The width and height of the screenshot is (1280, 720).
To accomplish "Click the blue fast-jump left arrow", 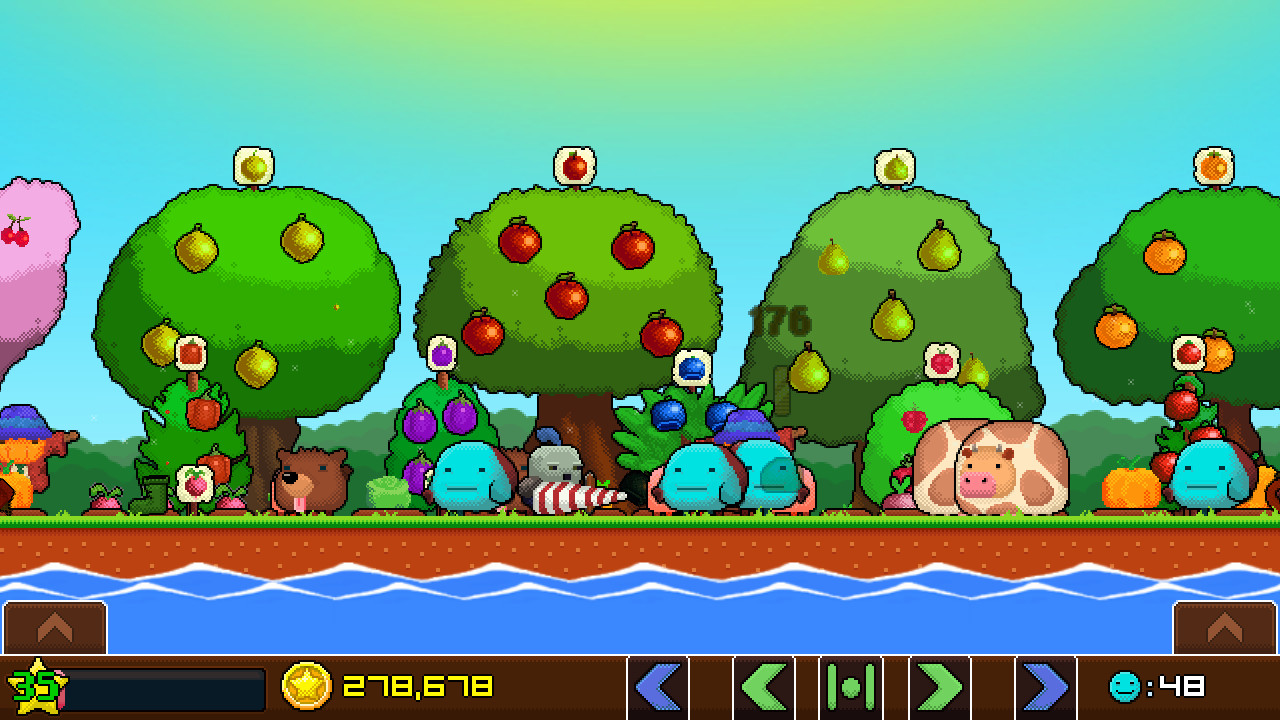I will point(659,688).
